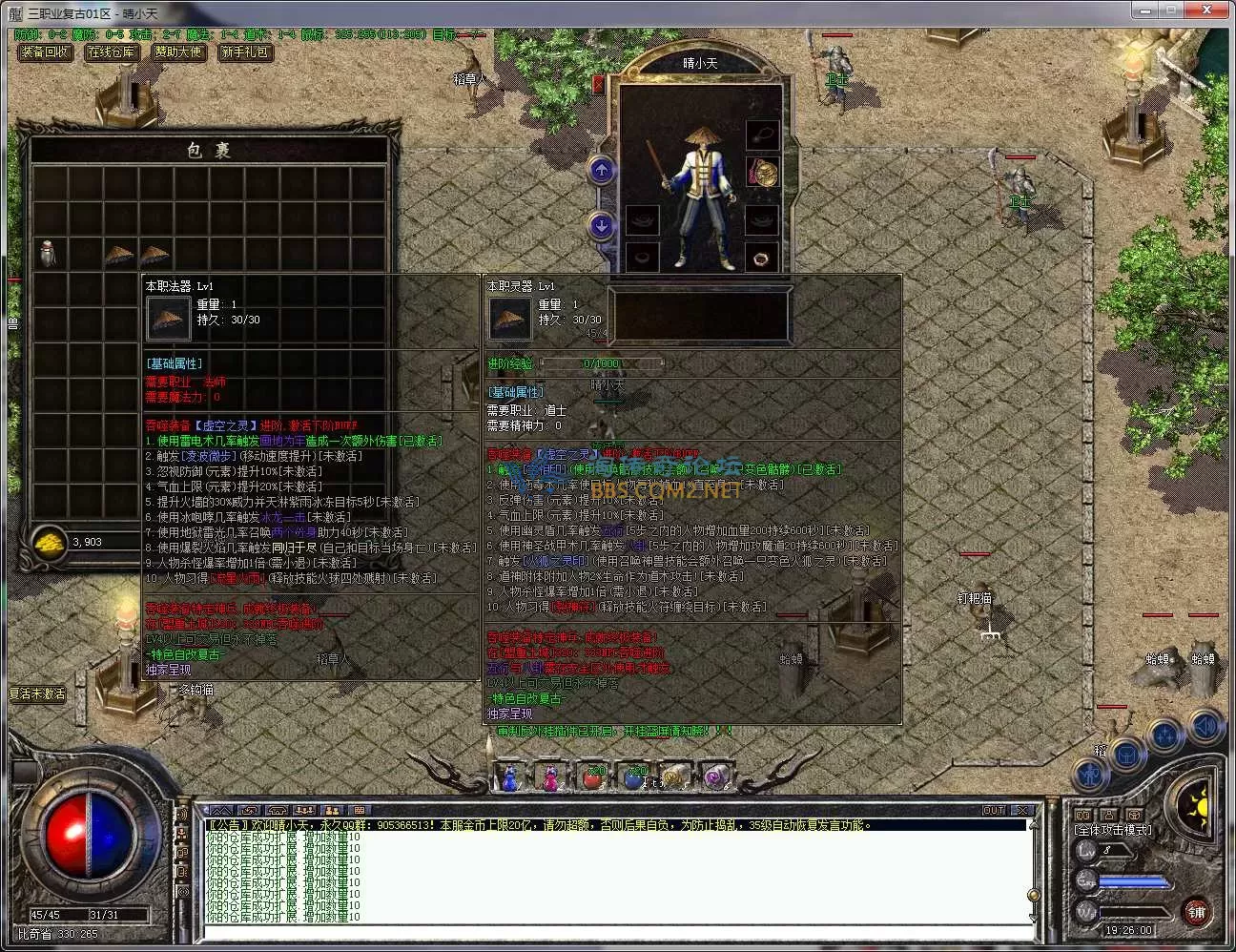Use the blue potion in the quick bar
1236x952 pixels.
coord(510,778)
